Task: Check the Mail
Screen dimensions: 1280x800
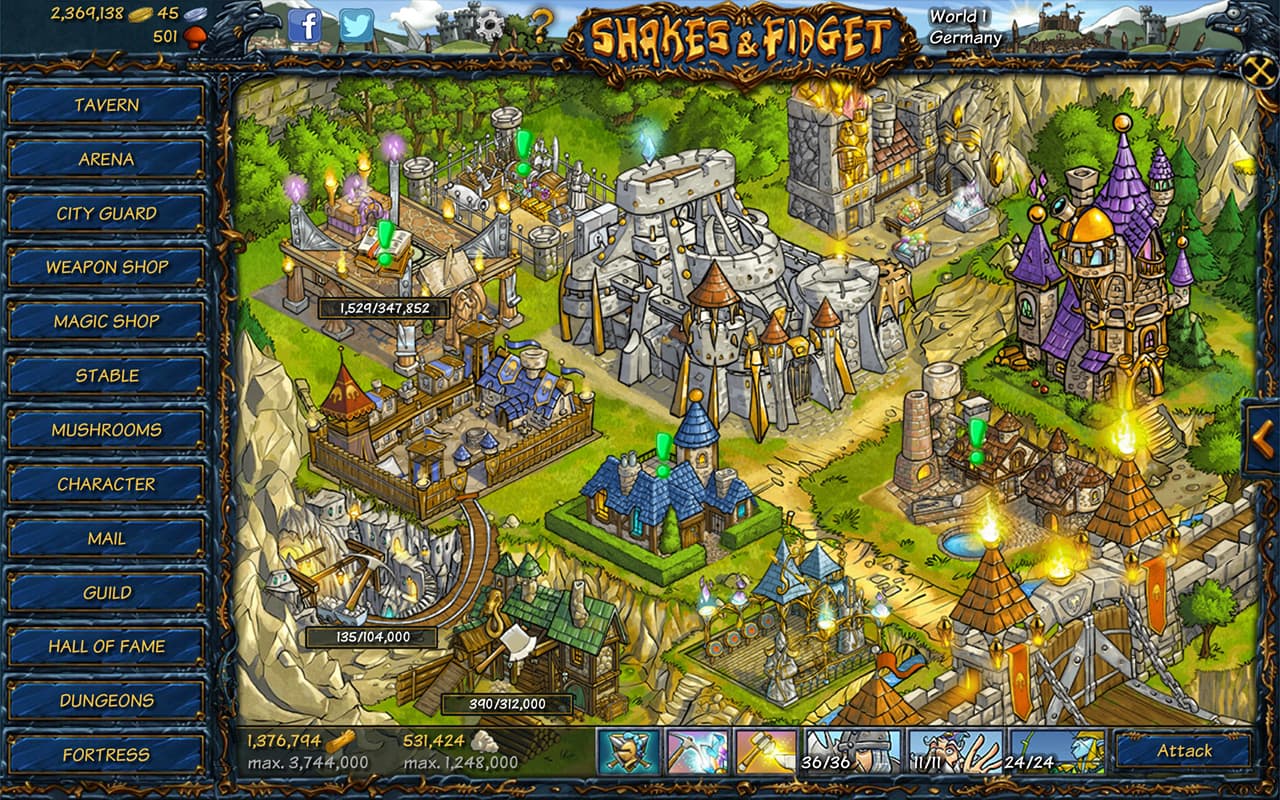Action: (106, 538)
